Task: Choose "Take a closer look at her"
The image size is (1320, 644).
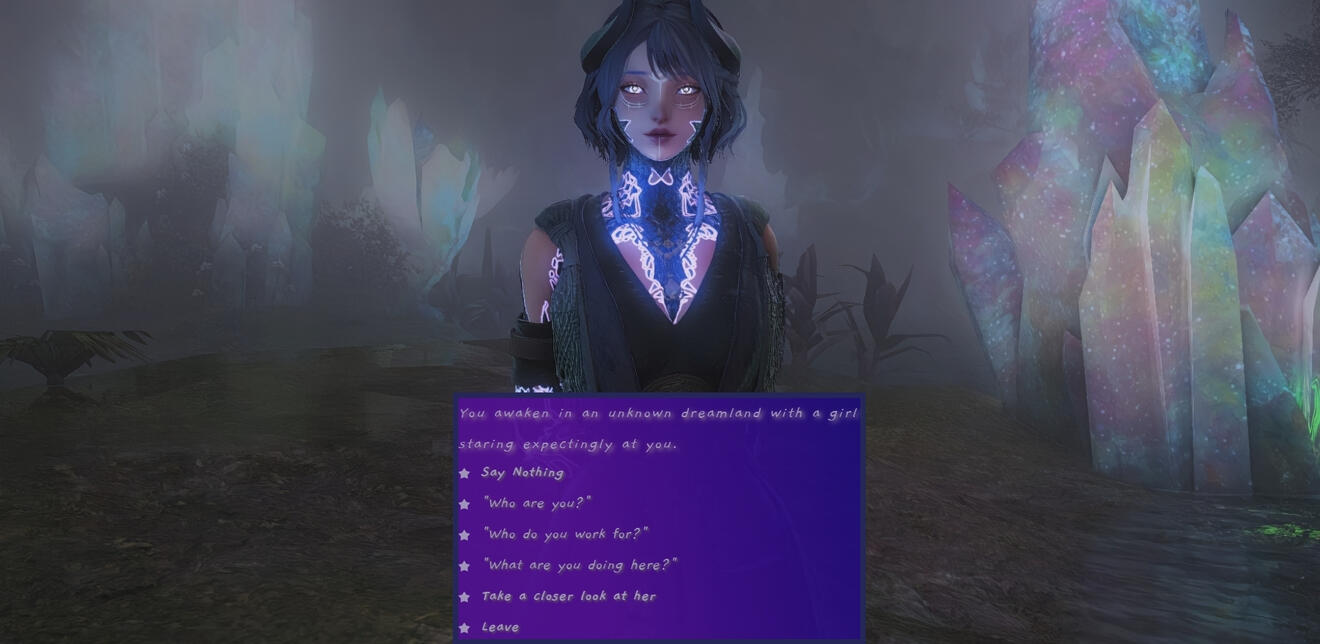Action: click(568, 597)
